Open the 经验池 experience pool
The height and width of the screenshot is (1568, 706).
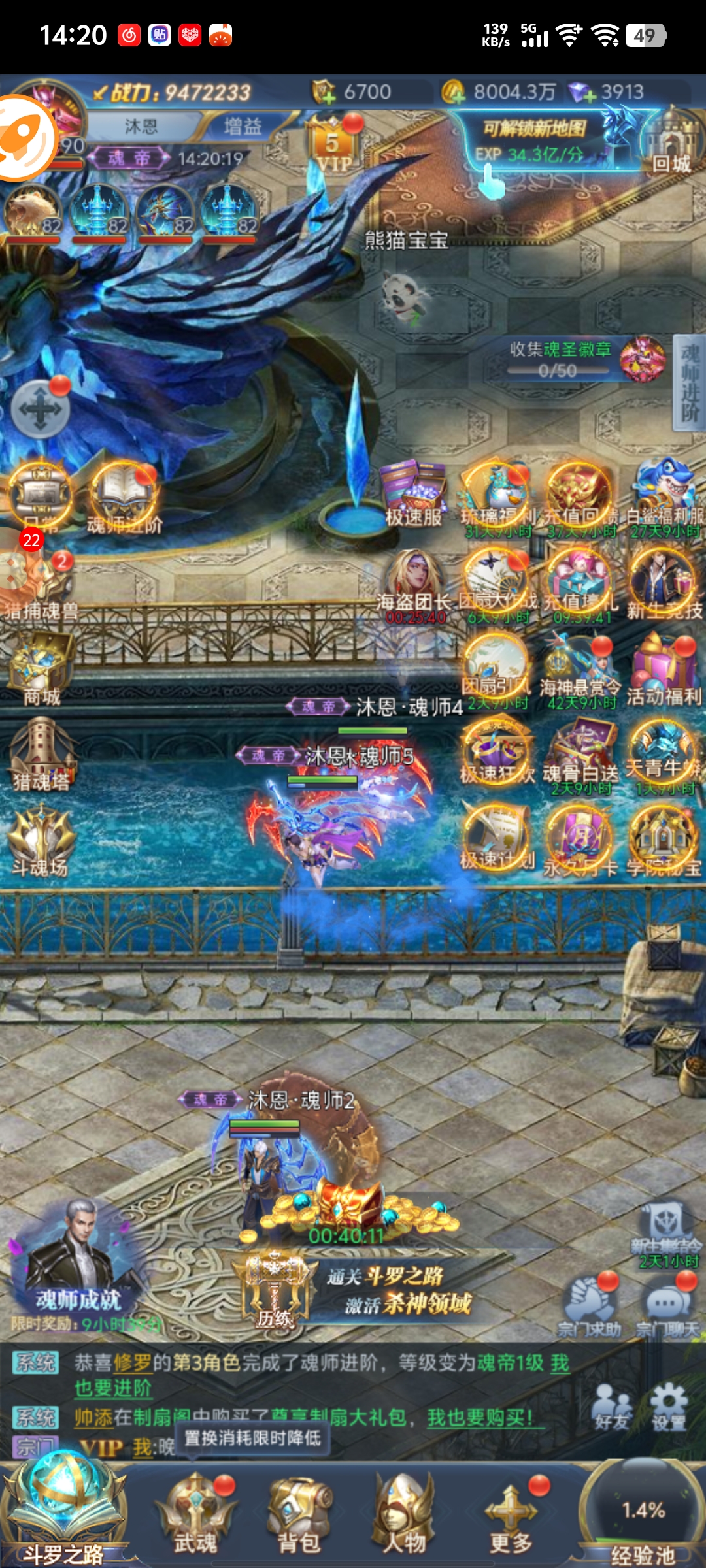[x=642, y=1516]
